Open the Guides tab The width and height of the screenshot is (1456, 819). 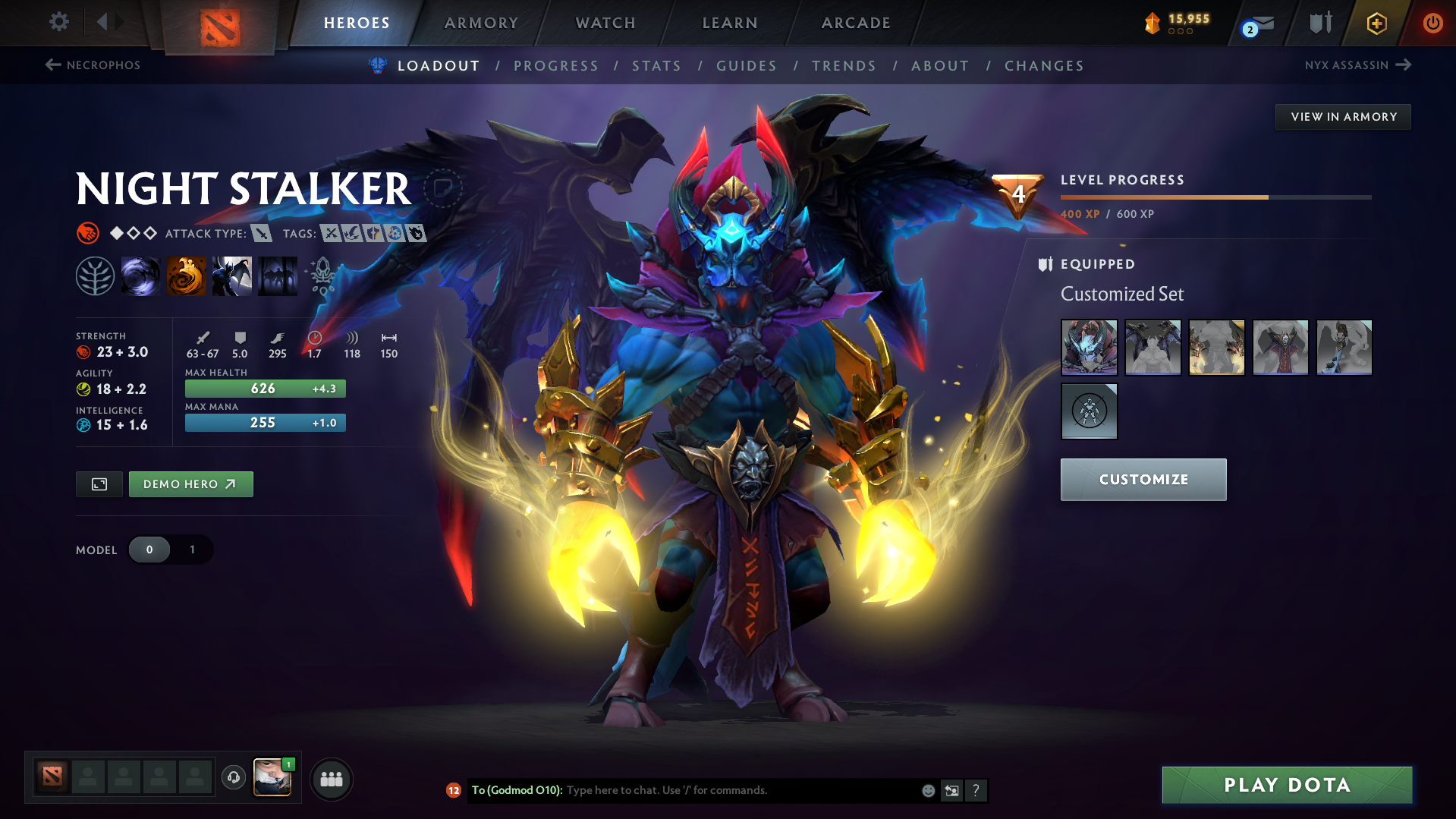click(x=747, y=66)
